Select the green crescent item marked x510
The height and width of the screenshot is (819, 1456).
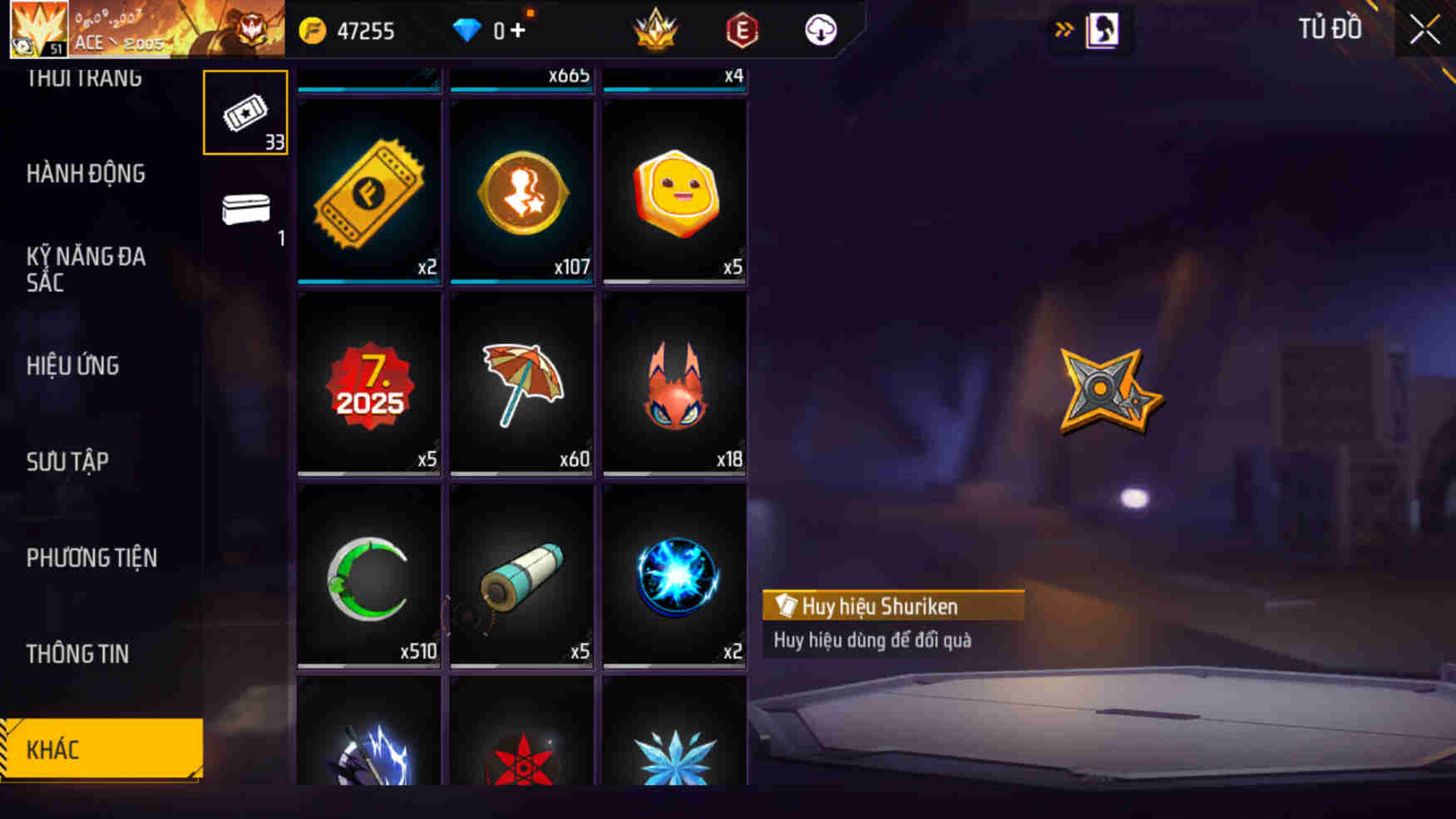(368, 578)
